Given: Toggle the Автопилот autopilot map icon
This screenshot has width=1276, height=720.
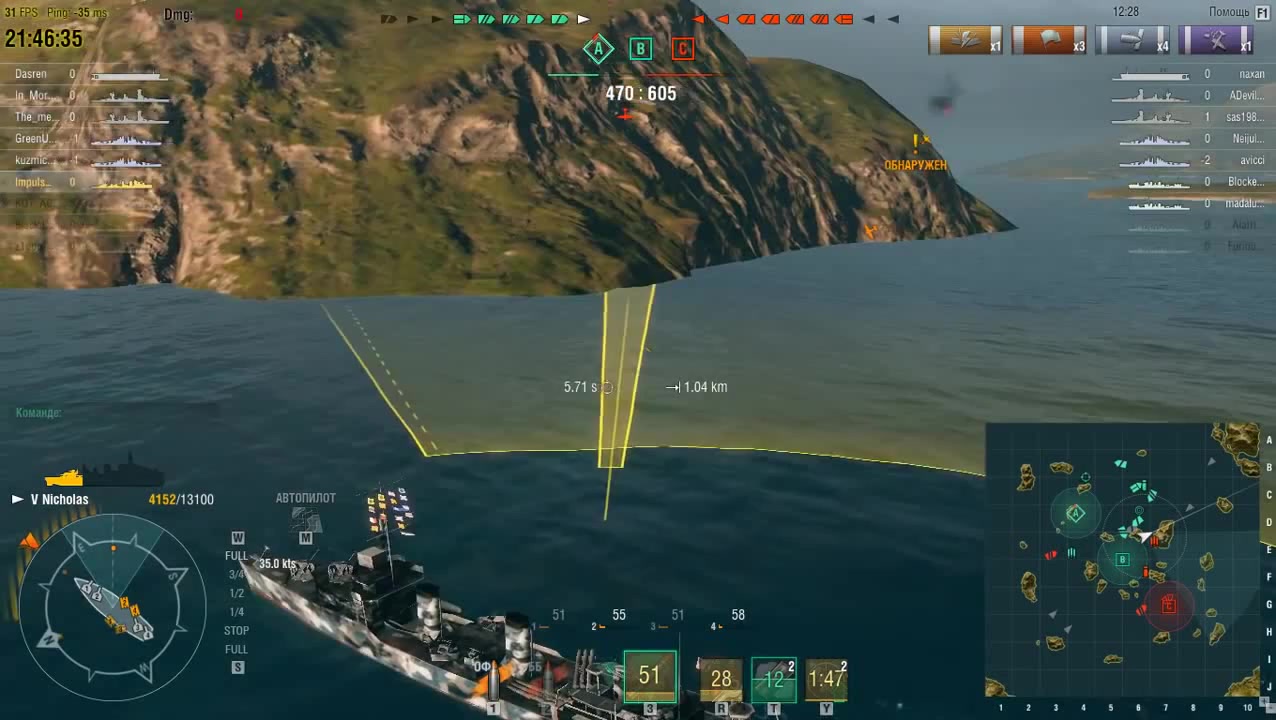Looking at the screenshot, I should 306,518.
